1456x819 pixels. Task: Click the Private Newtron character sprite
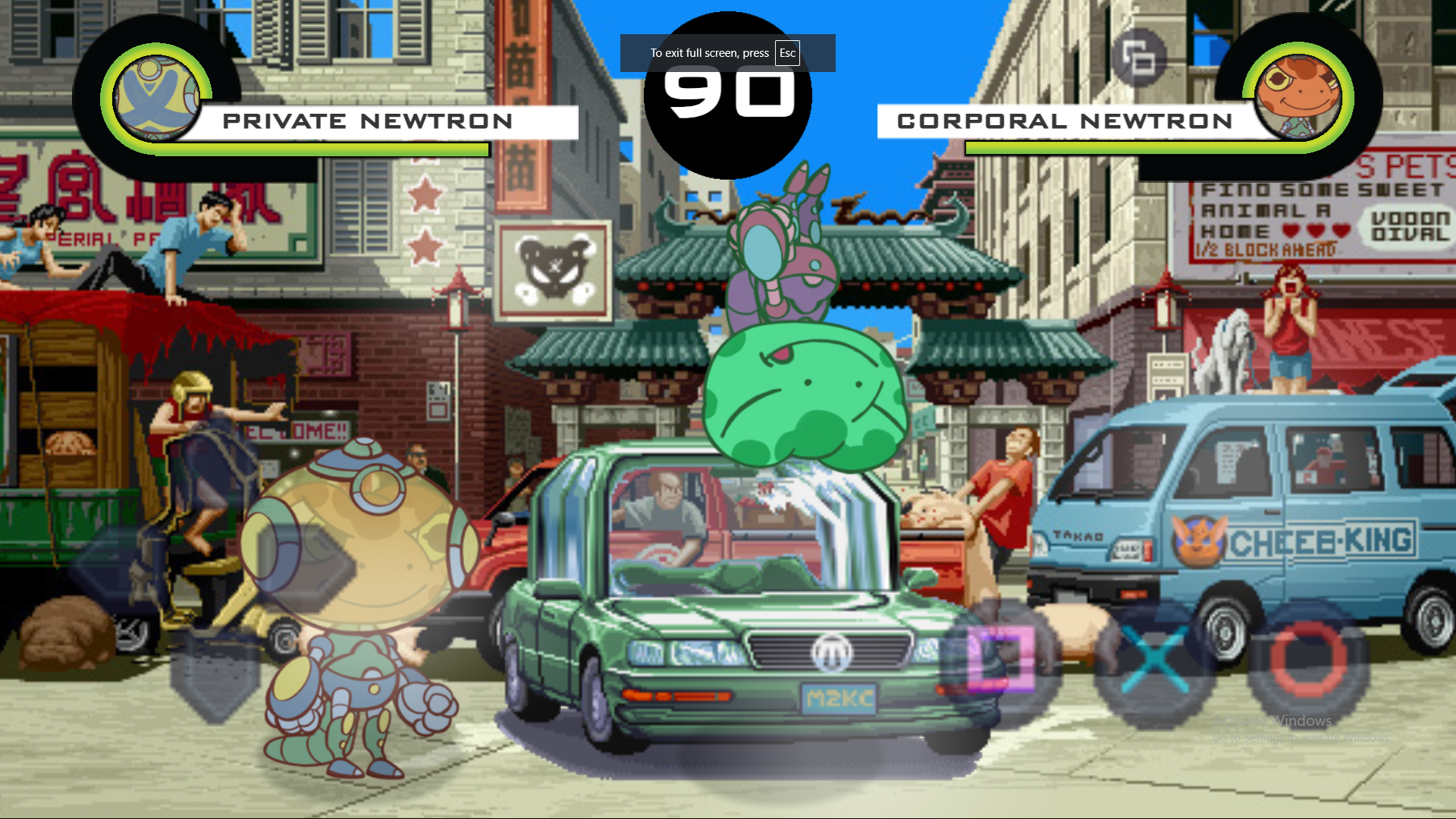[x=356, y=591]
